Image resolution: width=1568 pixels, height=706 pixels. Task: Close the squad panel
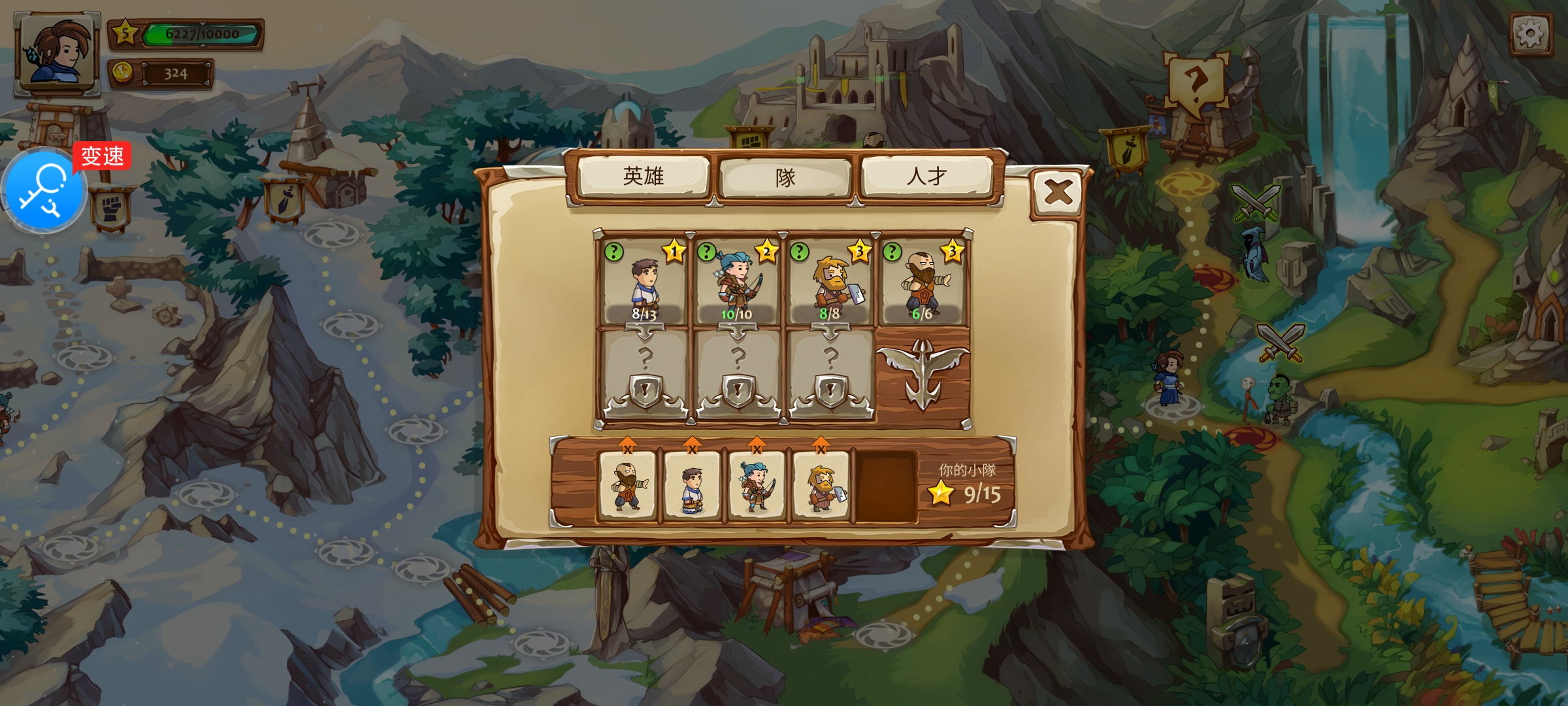coord(1058,193)
